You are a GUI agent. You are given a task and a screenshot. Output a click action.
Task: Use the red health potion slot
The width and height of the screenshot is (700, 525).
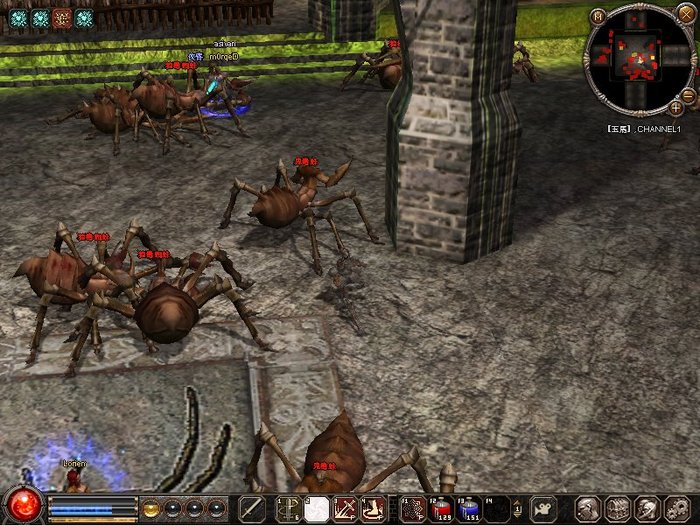(442, 509)
